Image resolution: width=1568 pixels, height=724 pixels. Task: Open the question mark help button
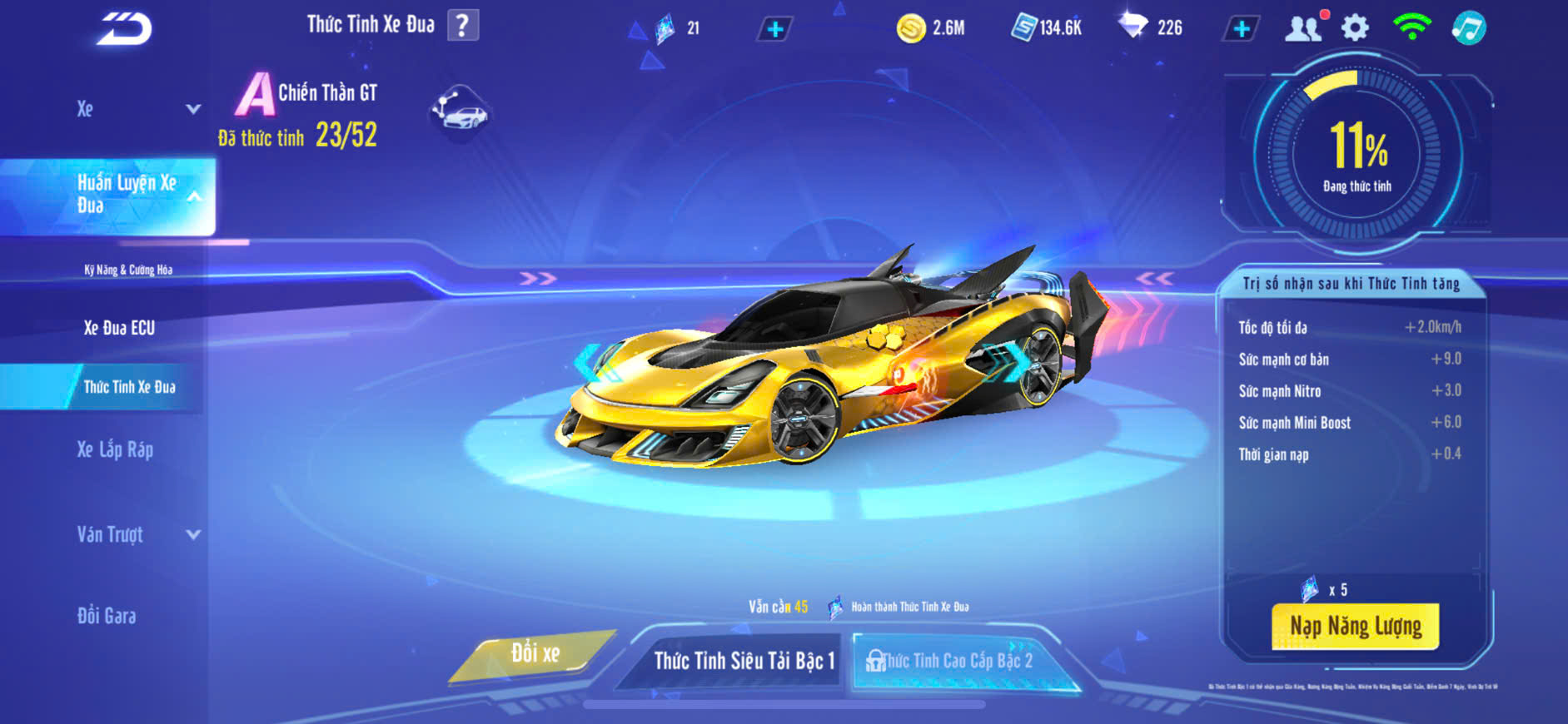click(463, 26)
